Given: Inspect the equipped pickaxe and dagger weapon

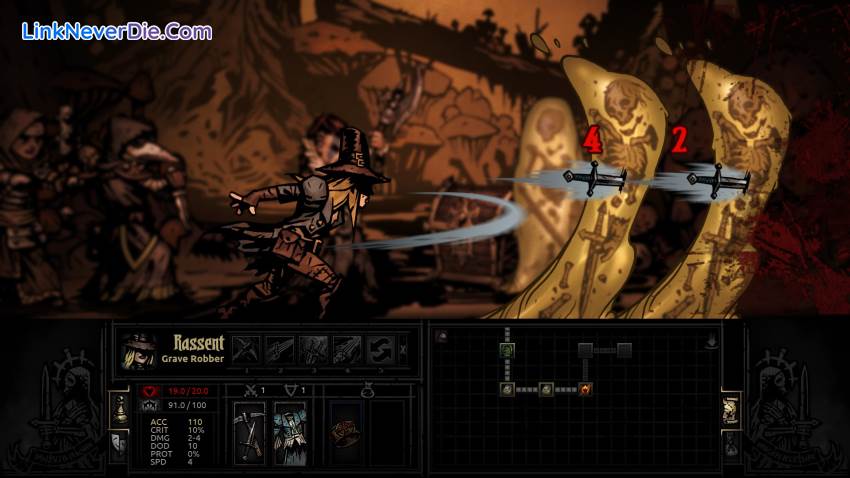Looking at the screenshot, I should (x=249, y=432).
